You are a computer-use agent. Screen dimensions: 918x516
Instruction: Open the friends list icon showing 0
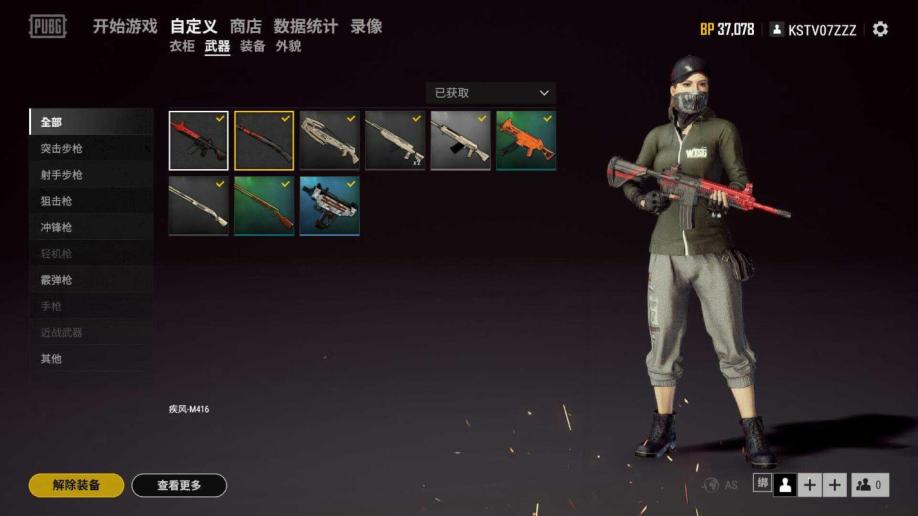869,485
